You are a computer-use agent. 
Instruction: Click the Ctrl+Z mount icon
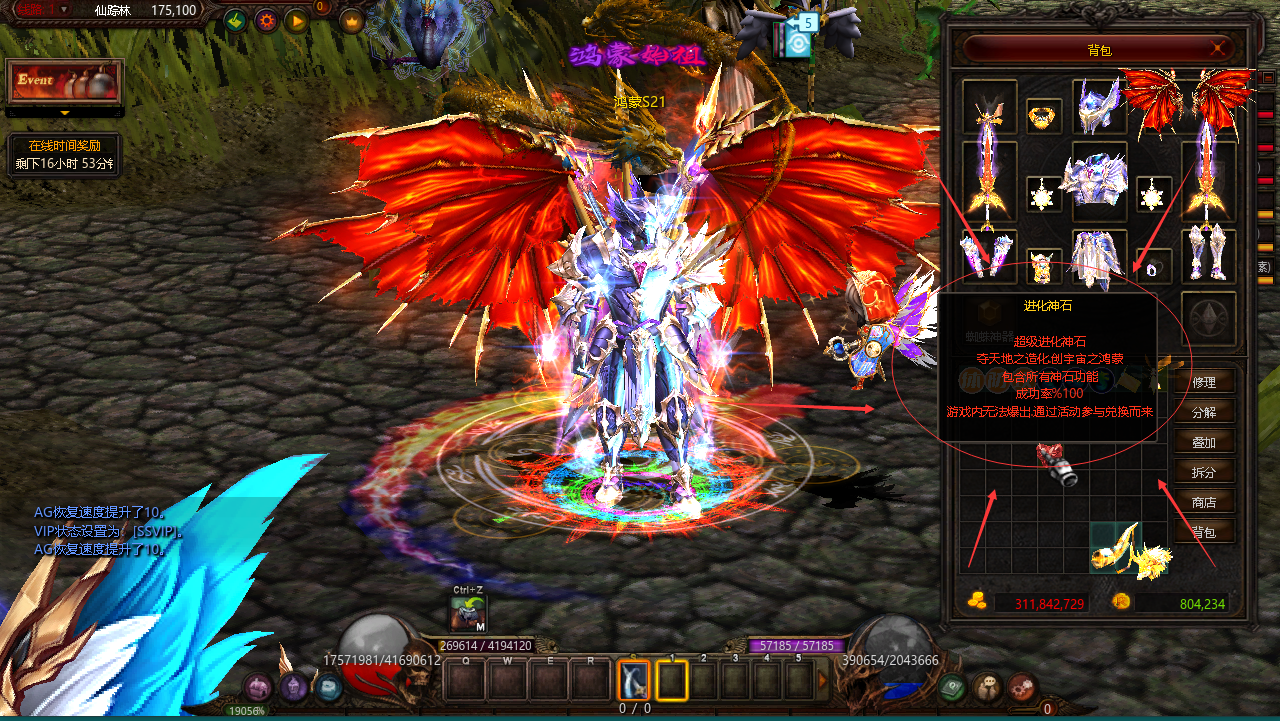(468, 611)
